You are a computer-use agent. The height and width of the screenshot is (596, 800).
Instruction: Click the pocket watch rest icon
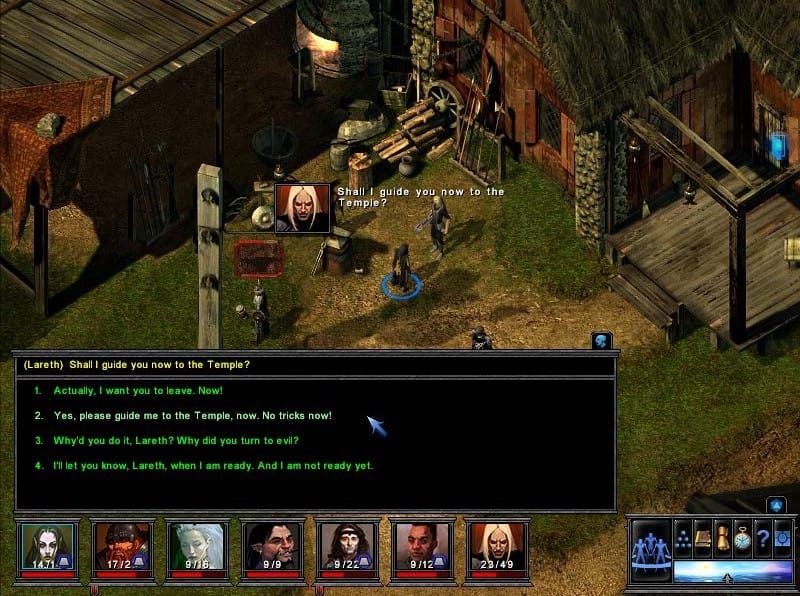point(741,537)
